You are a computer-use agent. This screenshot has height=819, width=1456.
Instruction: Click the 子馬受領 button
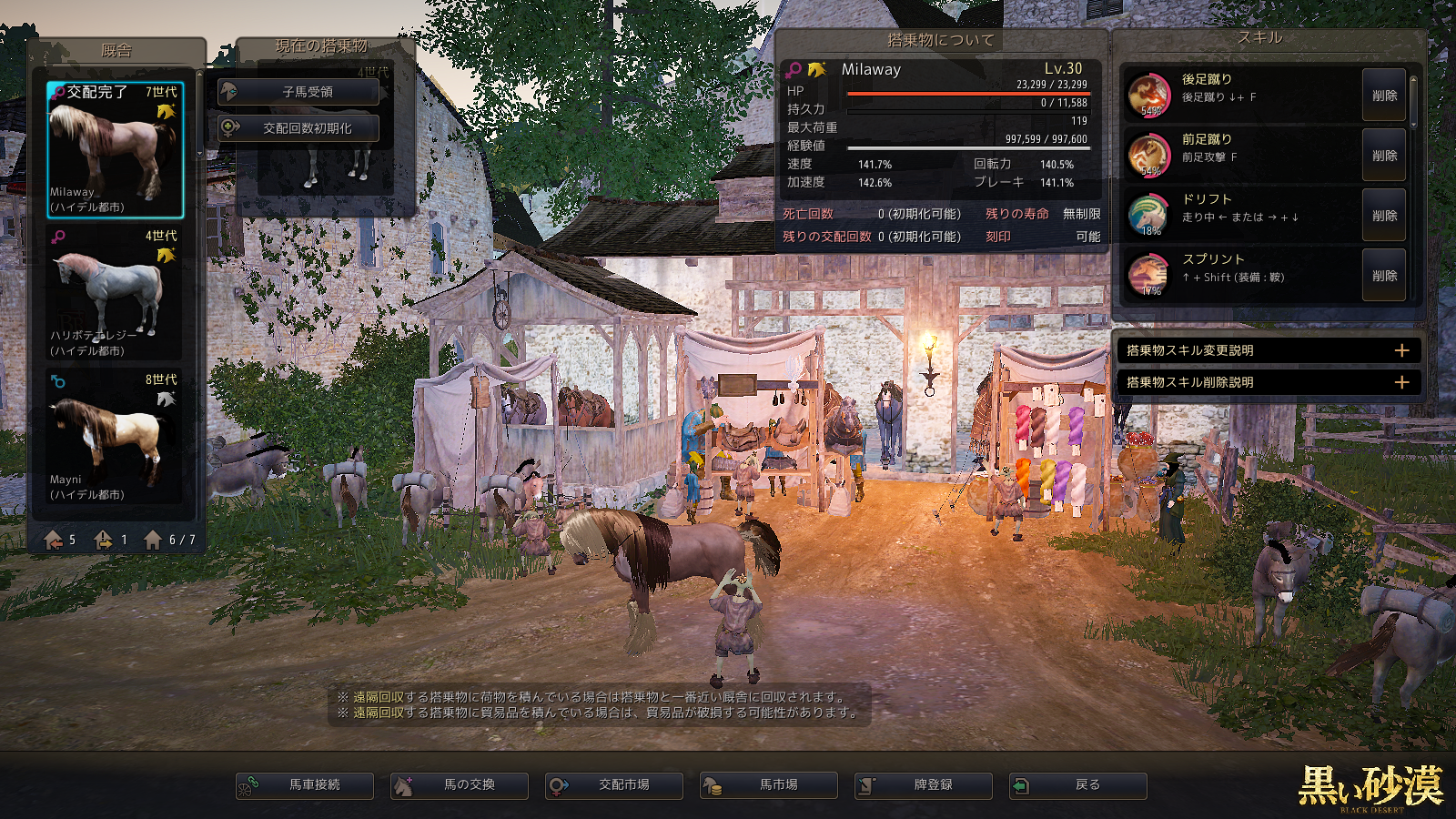[x=298, y=92]
